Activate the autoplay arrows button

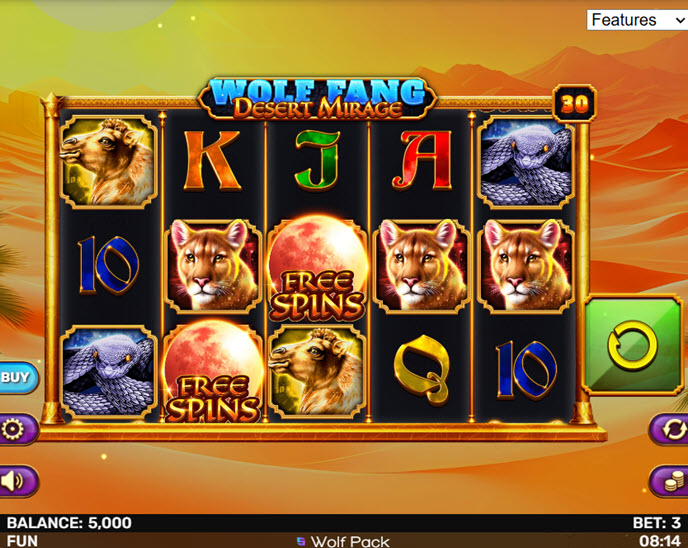672,430
